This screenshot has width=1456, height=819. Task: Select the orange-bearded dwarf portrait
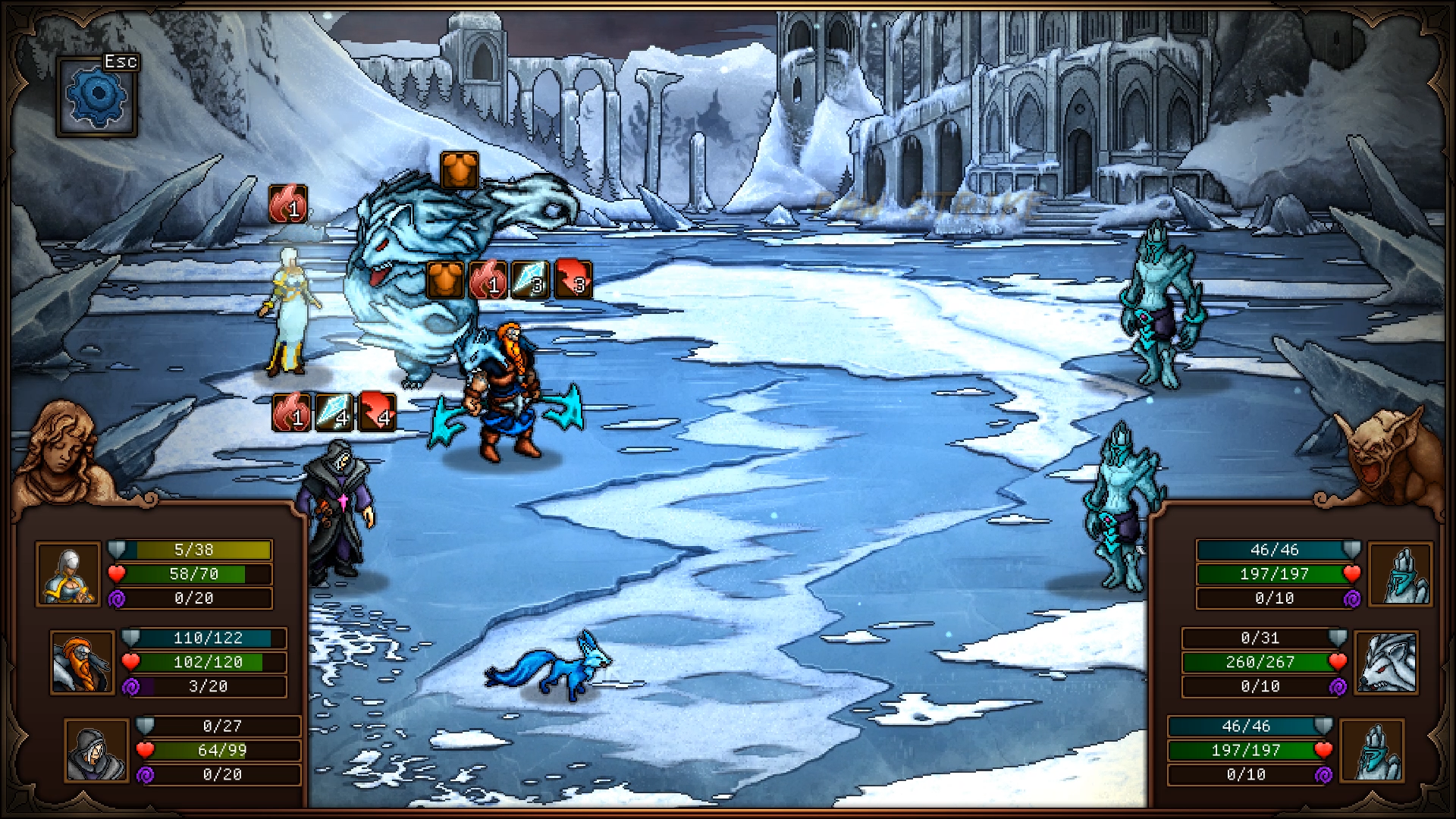tap(82, 662)
